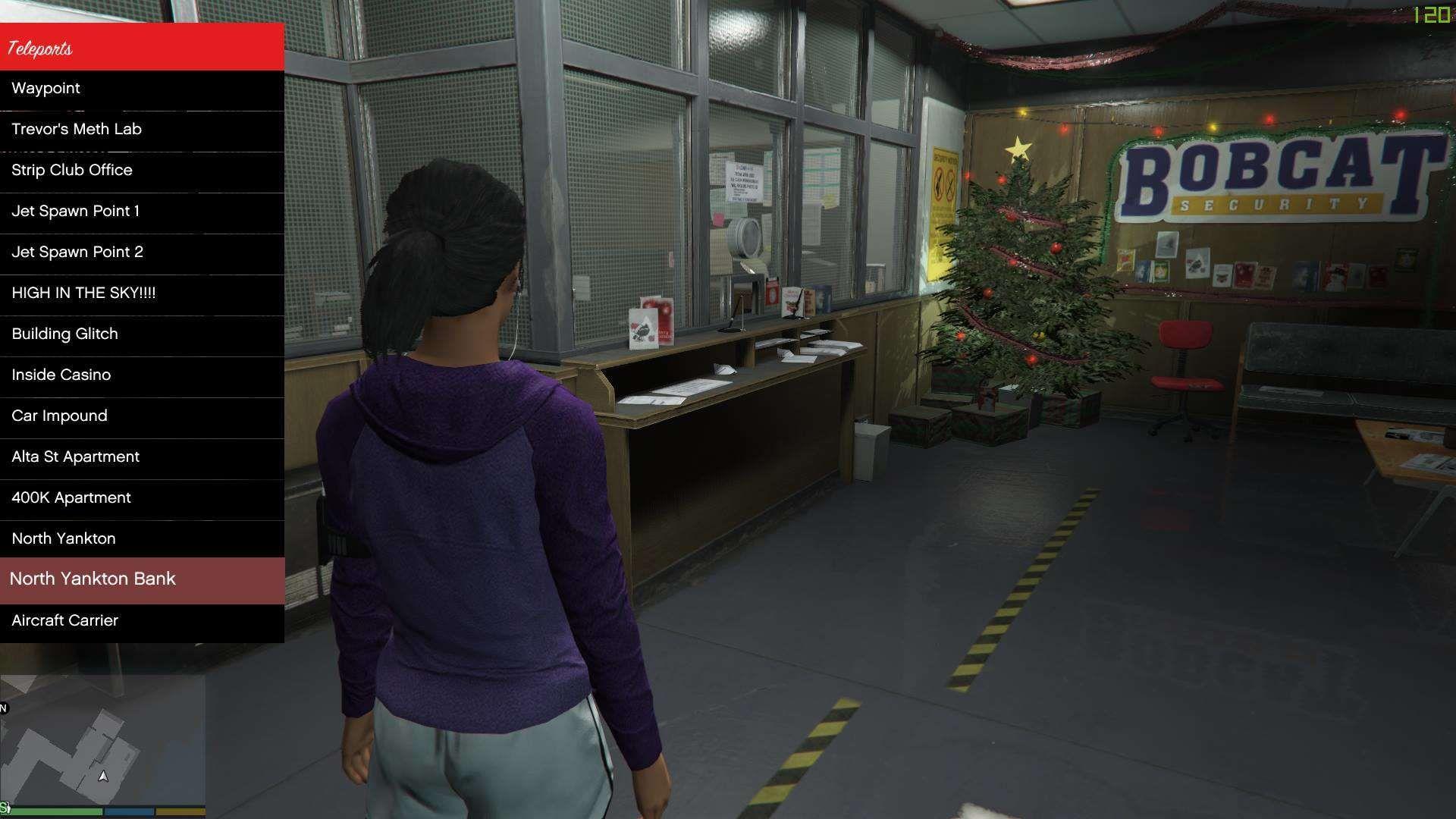Teleport to Inside Casino
This screenshot has height=819, width=1456.
(142, 375)
